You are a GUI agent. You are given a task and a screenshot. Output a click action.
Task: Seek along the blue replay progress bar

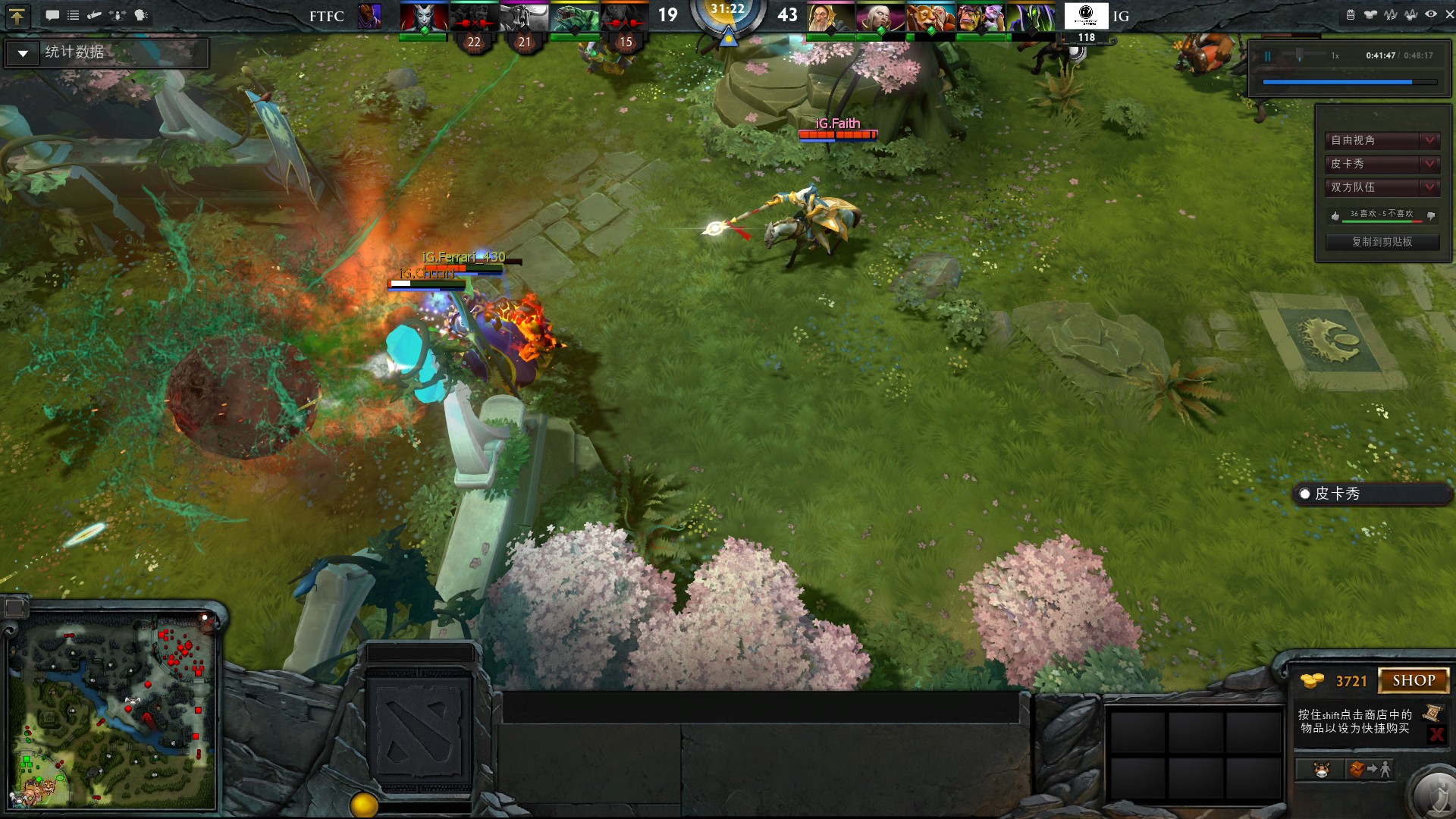coord(1348,82)
